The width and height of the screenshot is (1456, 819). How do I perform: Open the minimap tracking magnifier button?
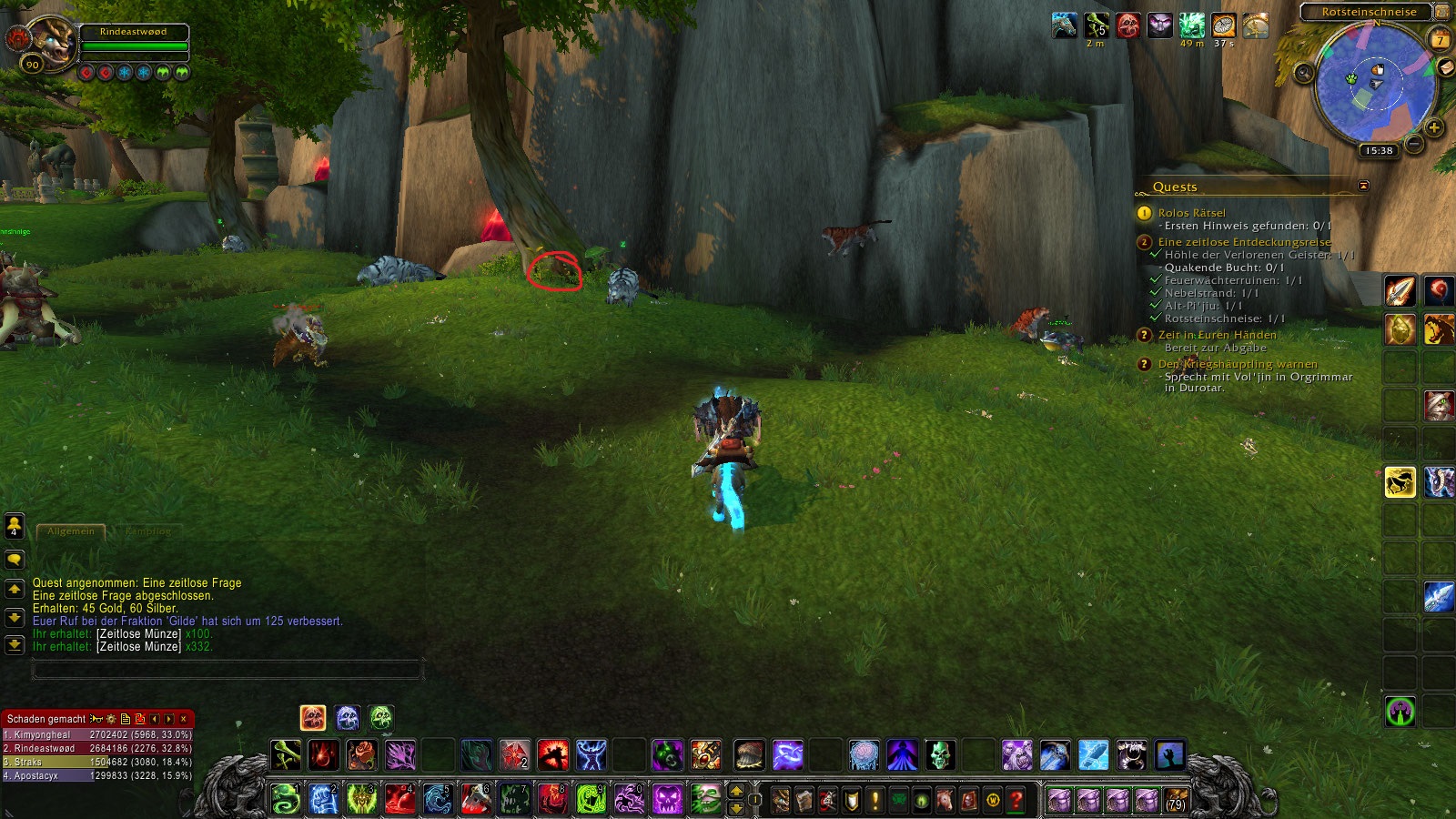(1304, 73)
